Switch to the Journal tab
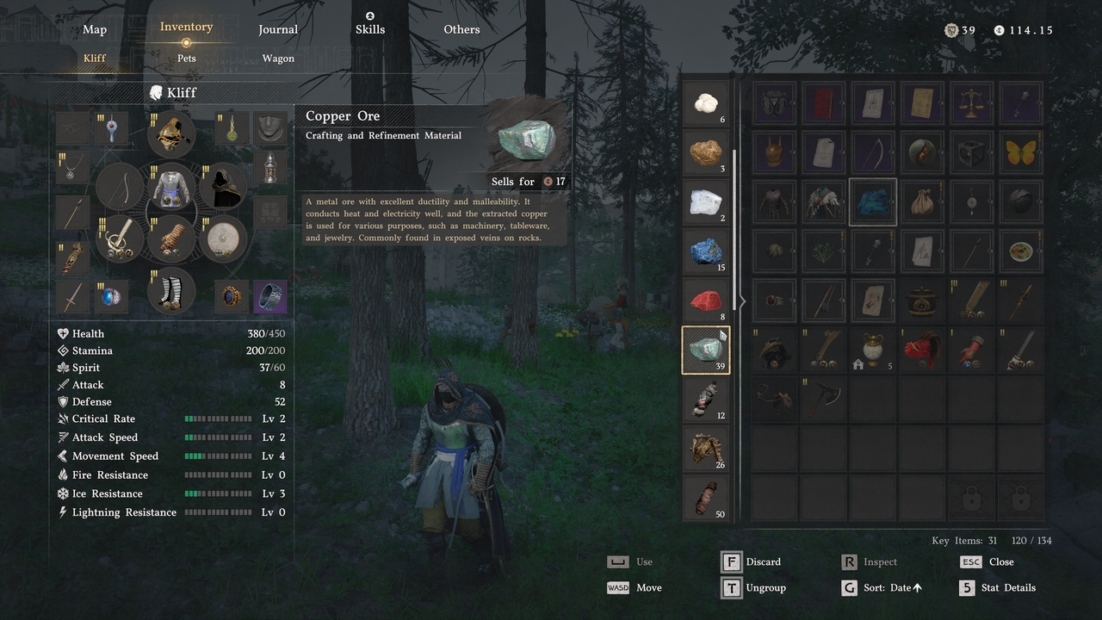1102x620 pixels. [x=278, y=30]
